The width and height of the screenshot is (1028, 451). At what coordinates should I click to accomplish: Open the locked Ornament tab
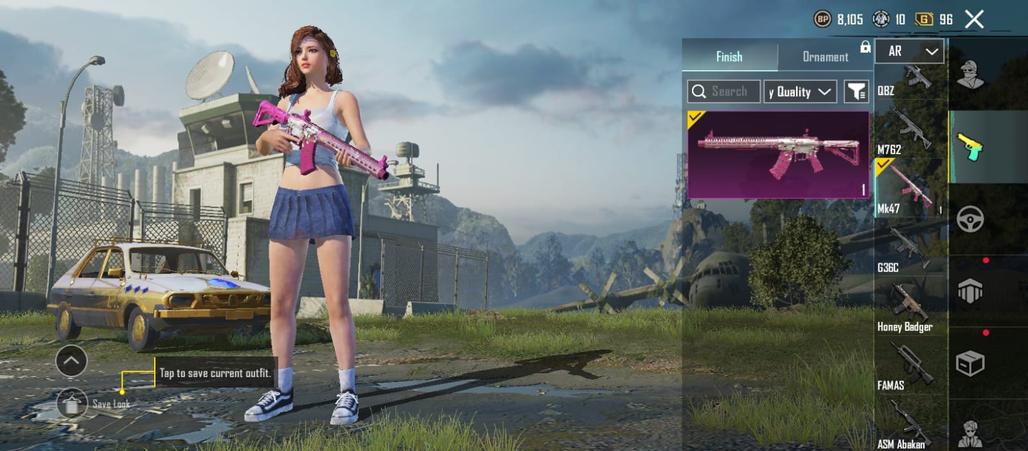tap(826, 57)
